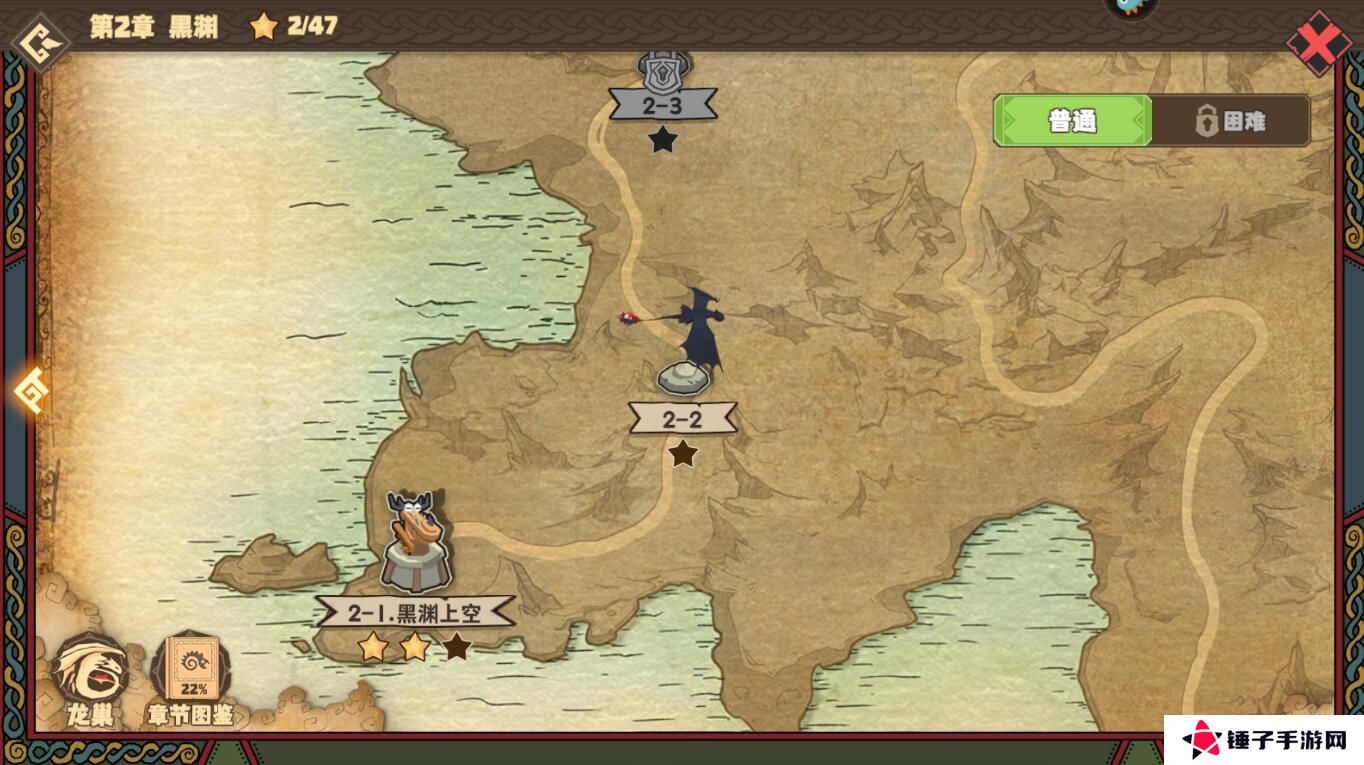Click the 龙巢 label button
The height and width of the screenshot is (765, 1364).
(x=88, y=714)
